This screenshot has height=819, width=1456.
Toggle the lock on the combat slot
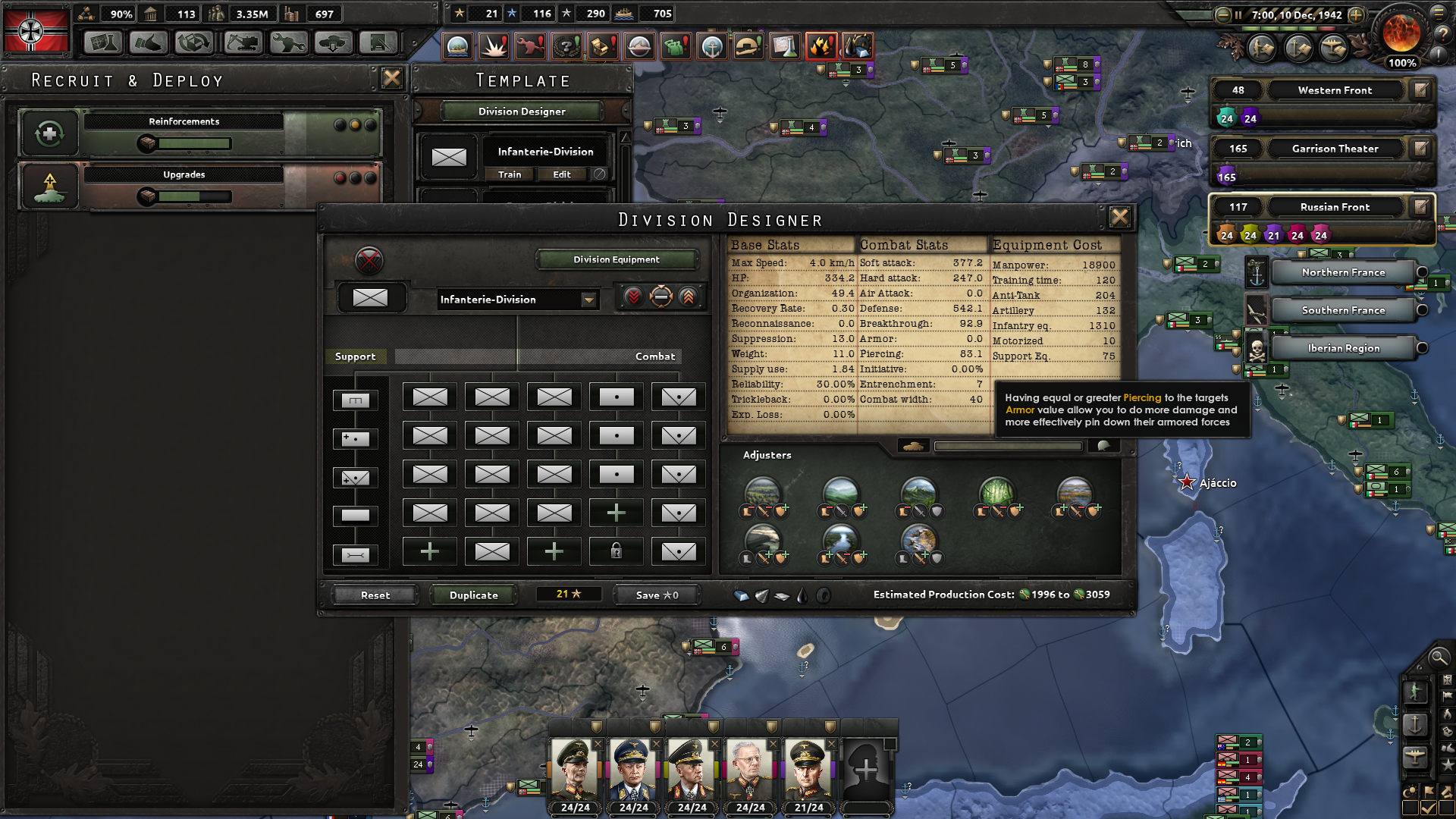click(616, 551)
